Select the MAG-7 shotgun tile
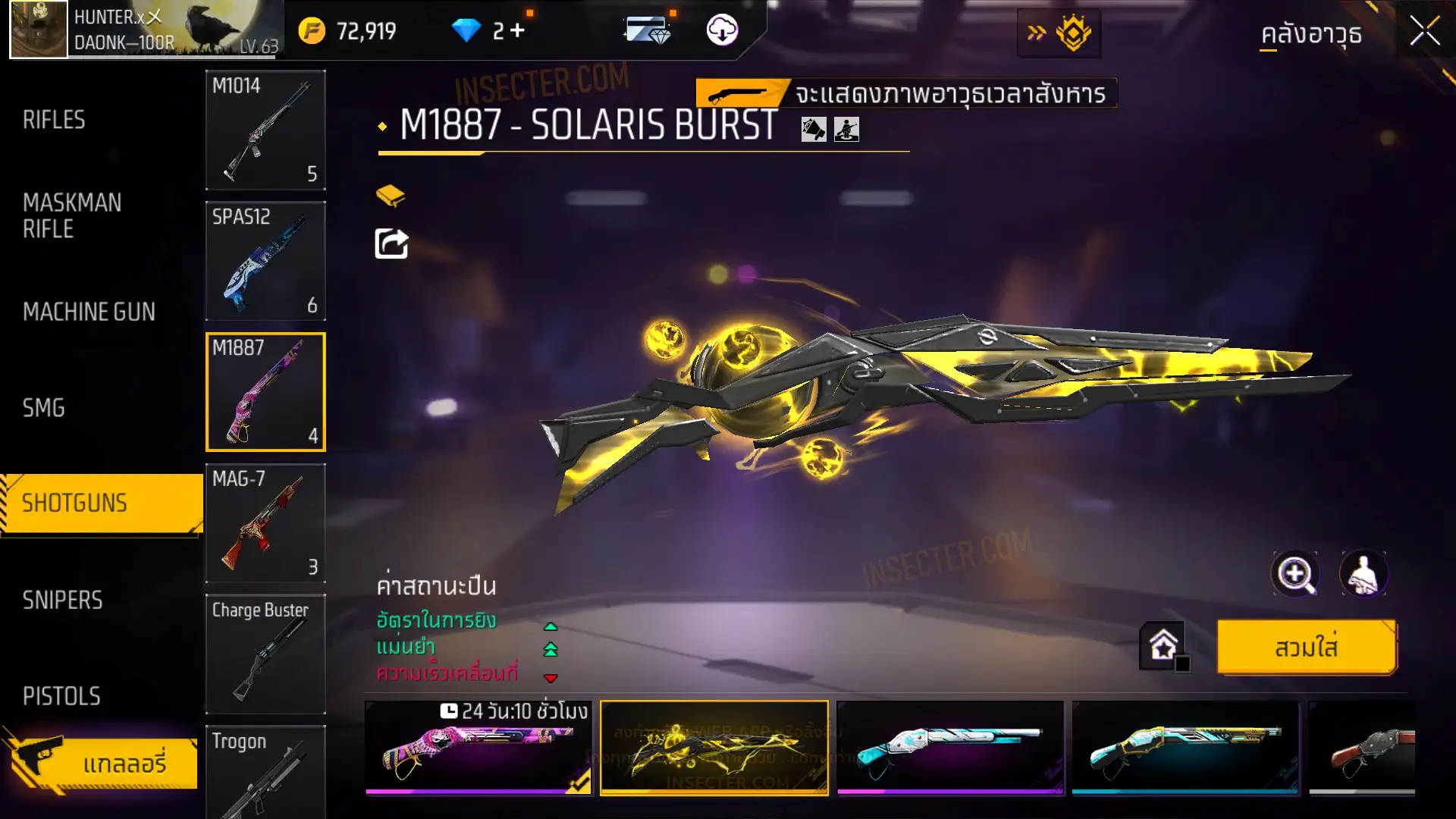The width and height of the screenshot is (1456, 819). click(265, 523)
